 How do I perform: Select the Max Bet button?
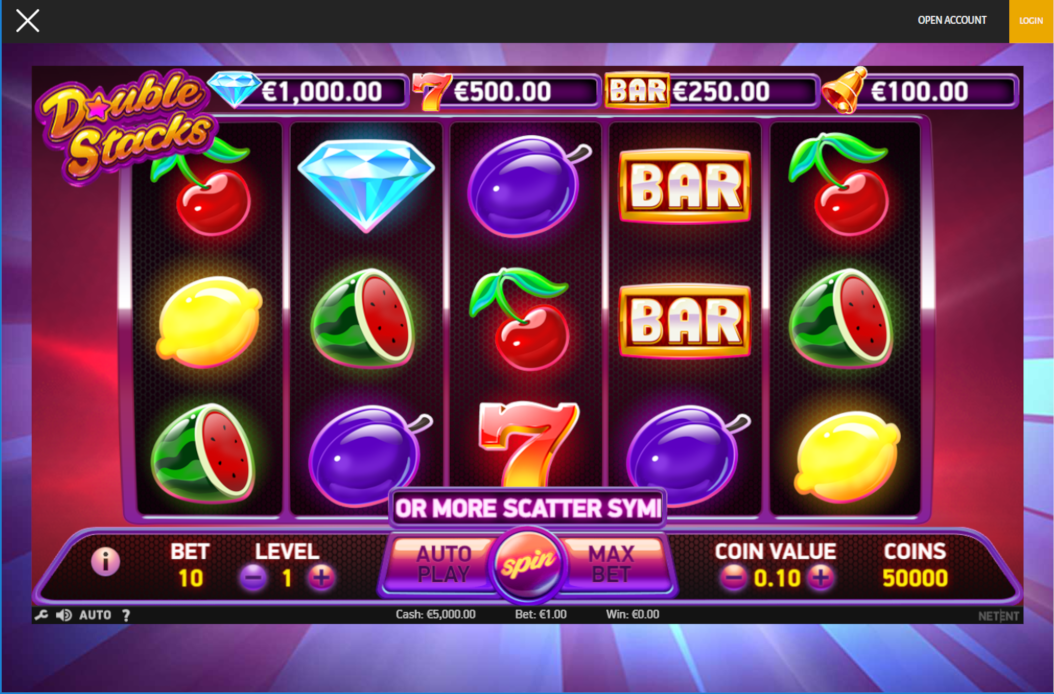[611, 564]
